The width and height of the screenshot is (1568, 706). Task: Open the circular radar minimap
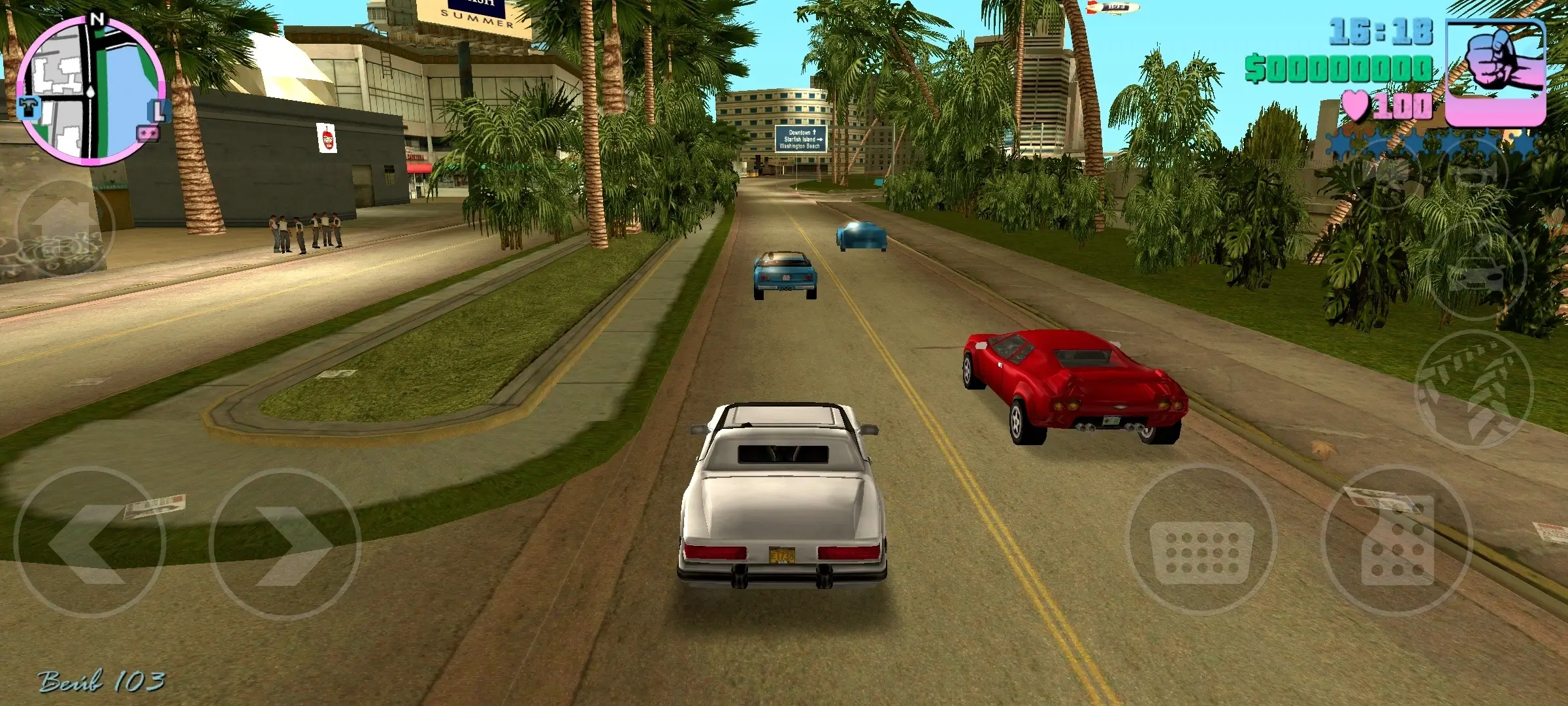(91, 90)
